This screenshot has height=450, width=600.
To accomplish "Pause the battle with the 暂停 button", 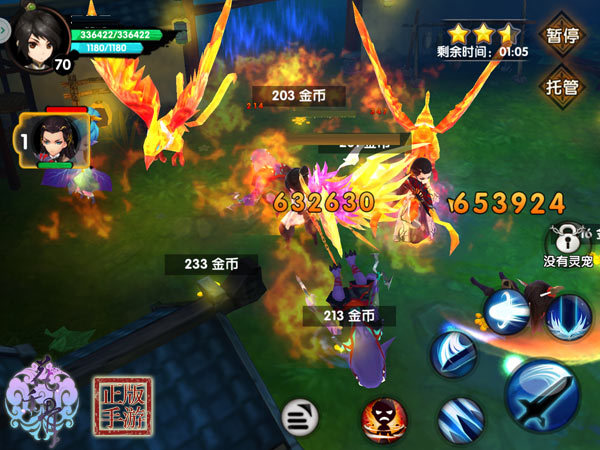I will (564, 35).
